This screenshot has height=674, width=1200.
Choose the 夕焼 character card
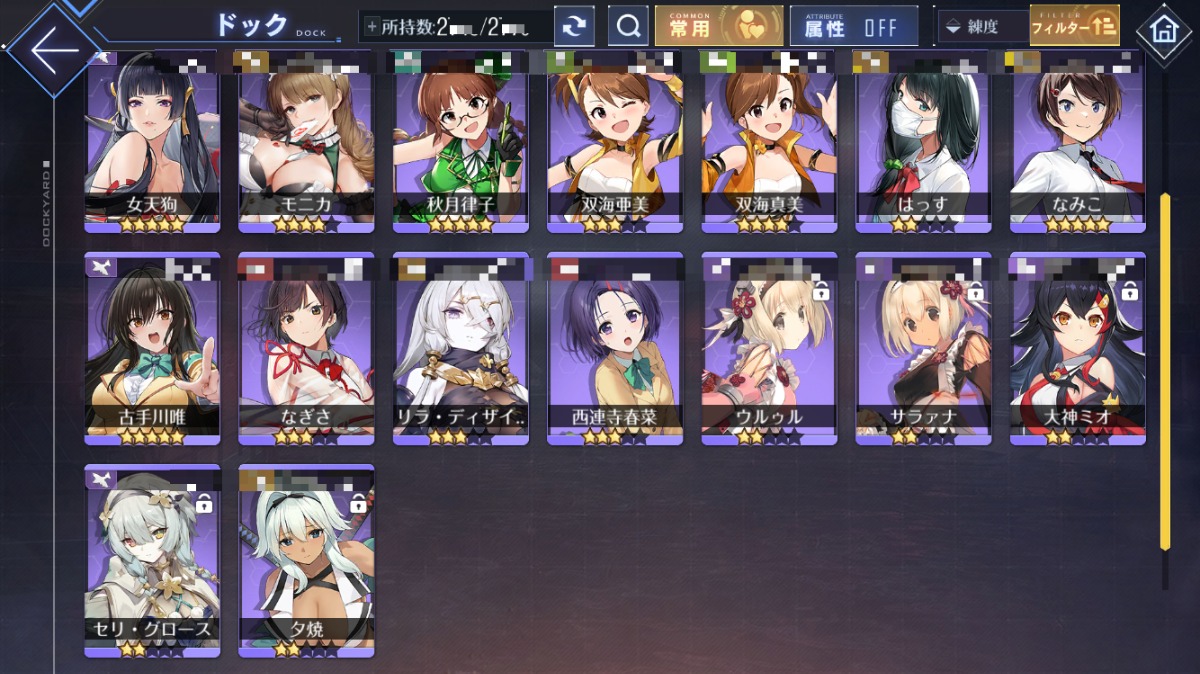tap(307, 560)
